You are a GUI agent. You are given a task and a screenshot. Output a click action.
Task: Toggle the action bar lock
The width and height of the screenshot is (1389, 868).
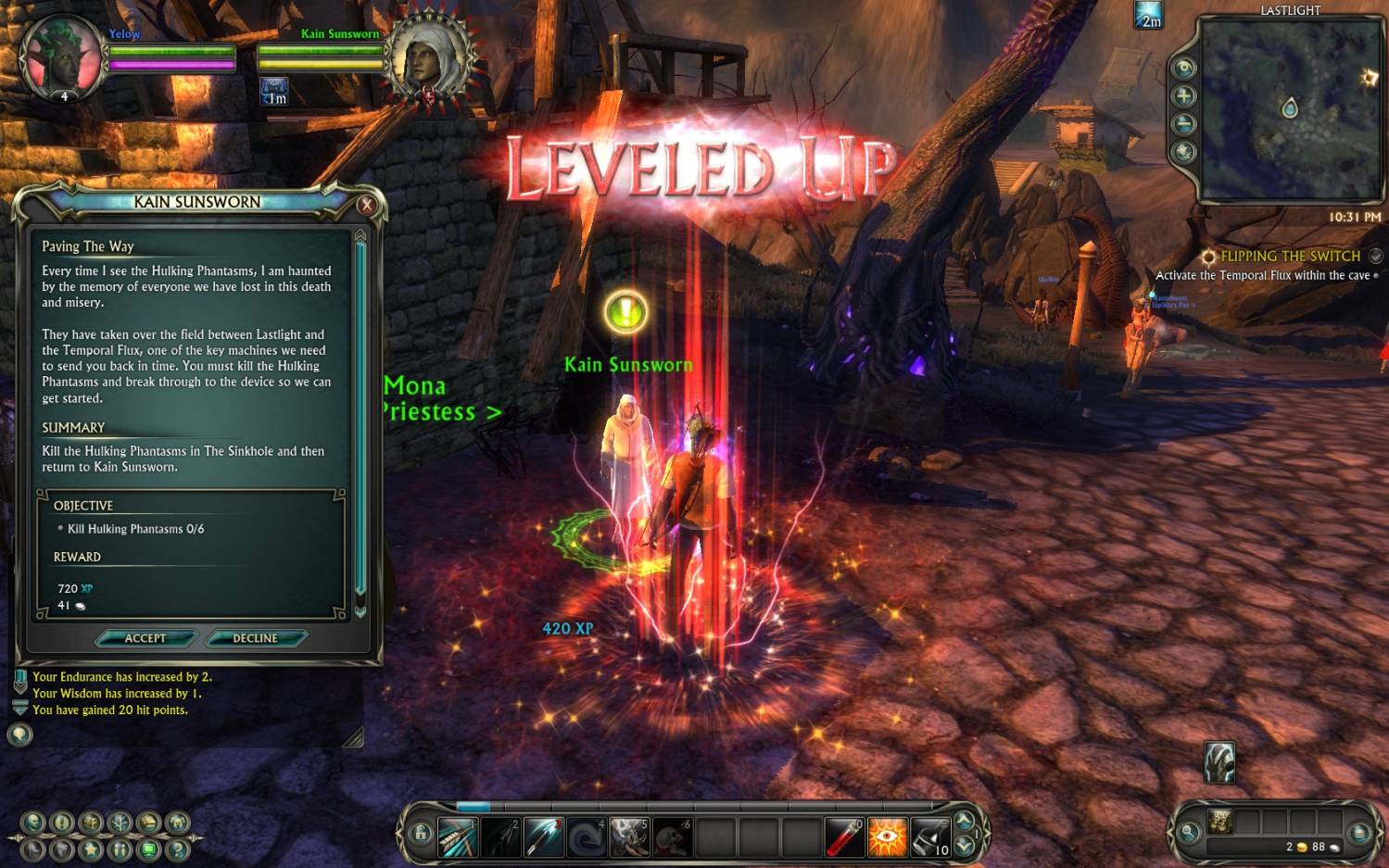421,834
